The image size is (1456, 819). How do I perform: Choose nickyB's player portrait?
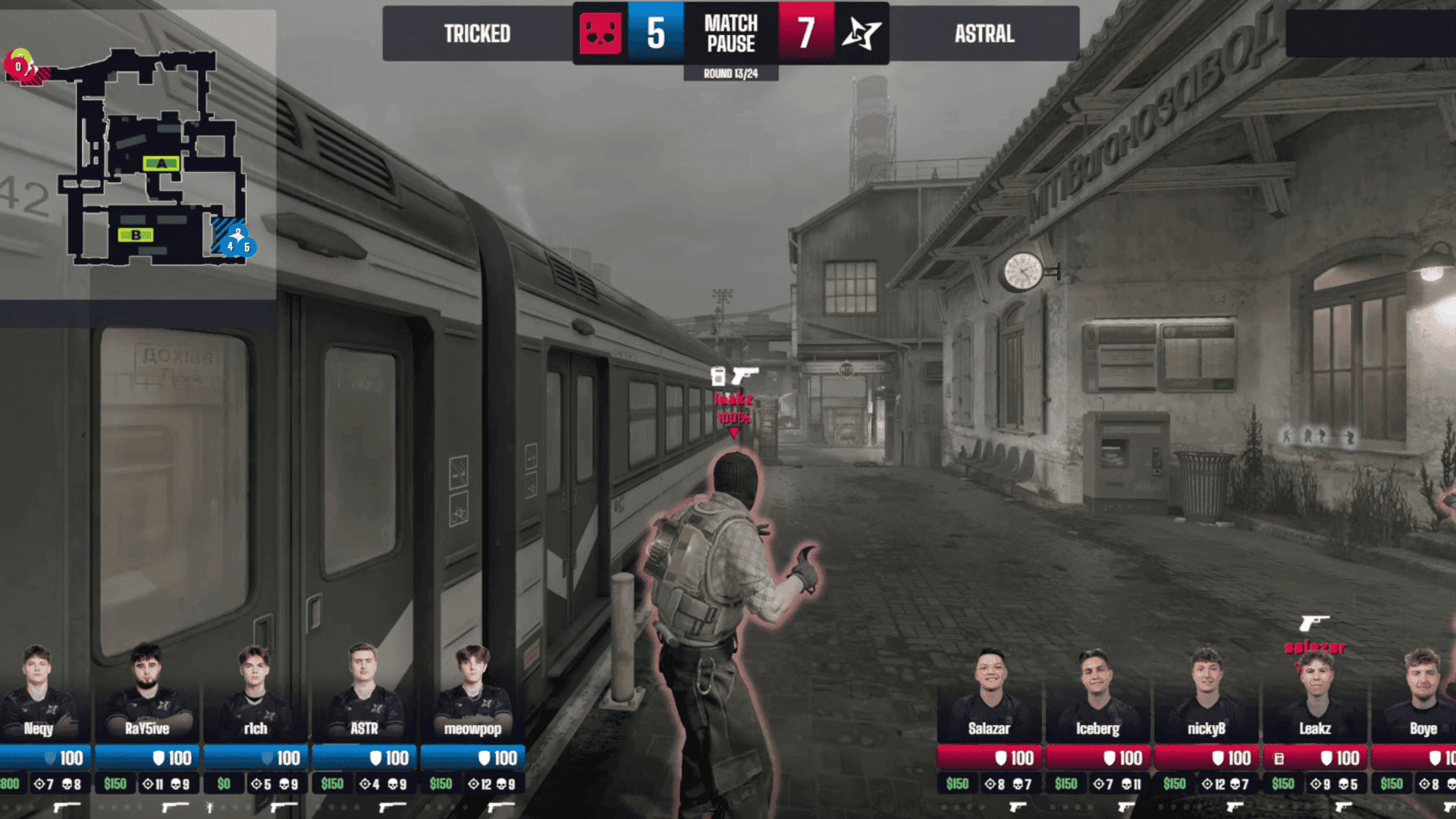(1206, 694)
